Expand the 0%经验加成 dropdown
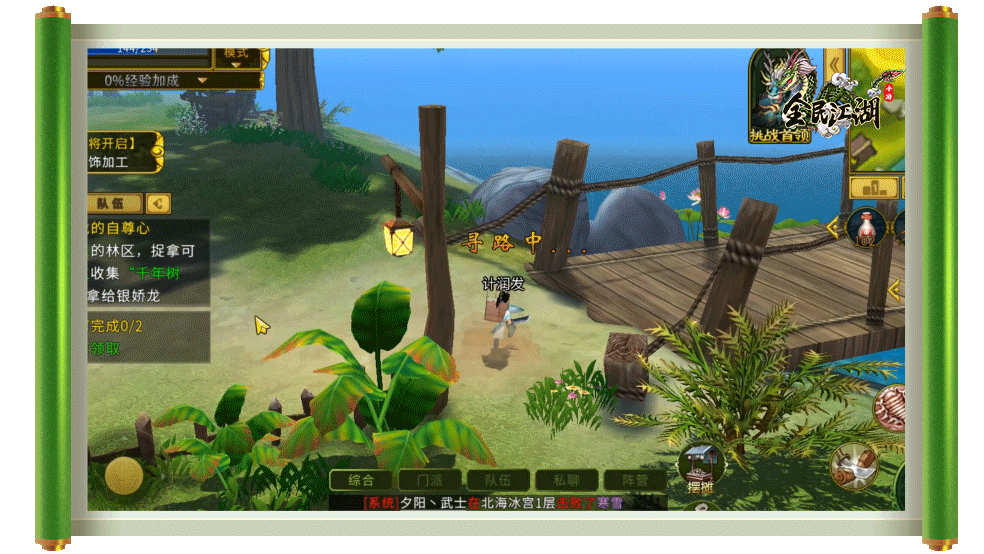 click(174, 80)
